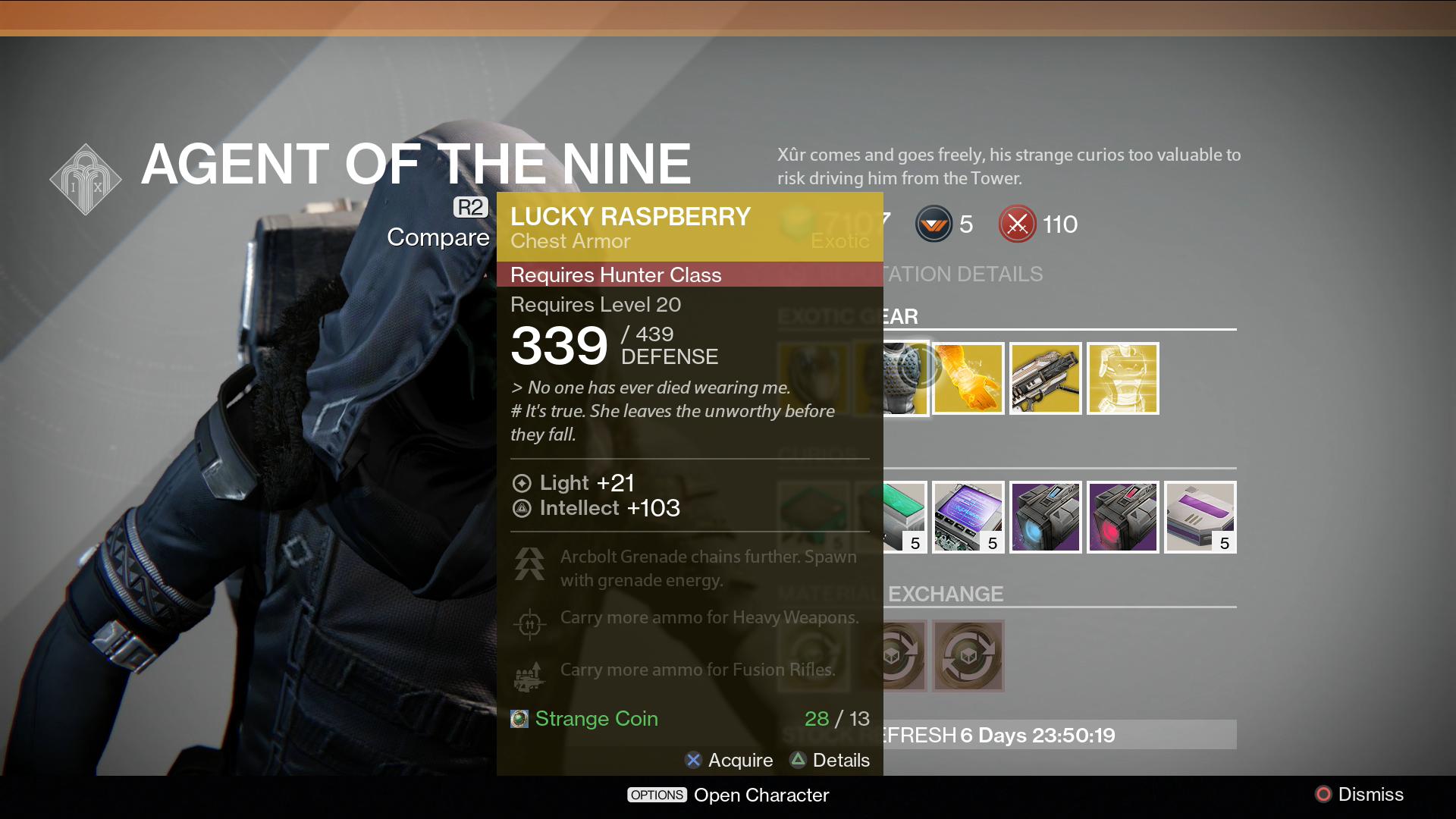1456x819 pixels.
Task: Select the exotic rifle in the Exotic Gear row
Action: (1046, 378)
